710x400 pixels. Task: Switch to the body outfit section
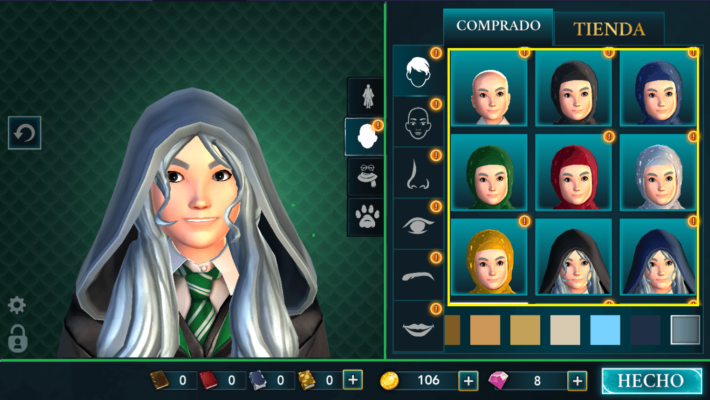[x=366, y=95]
